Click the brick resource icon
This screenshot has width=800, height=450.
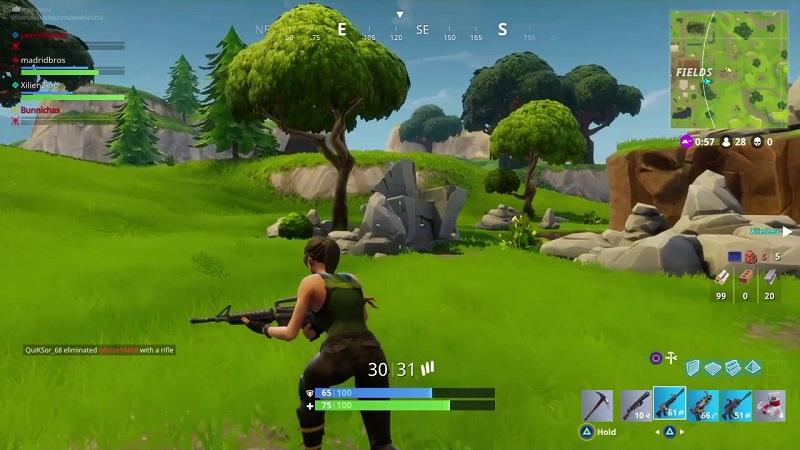(x=745, y=277)
